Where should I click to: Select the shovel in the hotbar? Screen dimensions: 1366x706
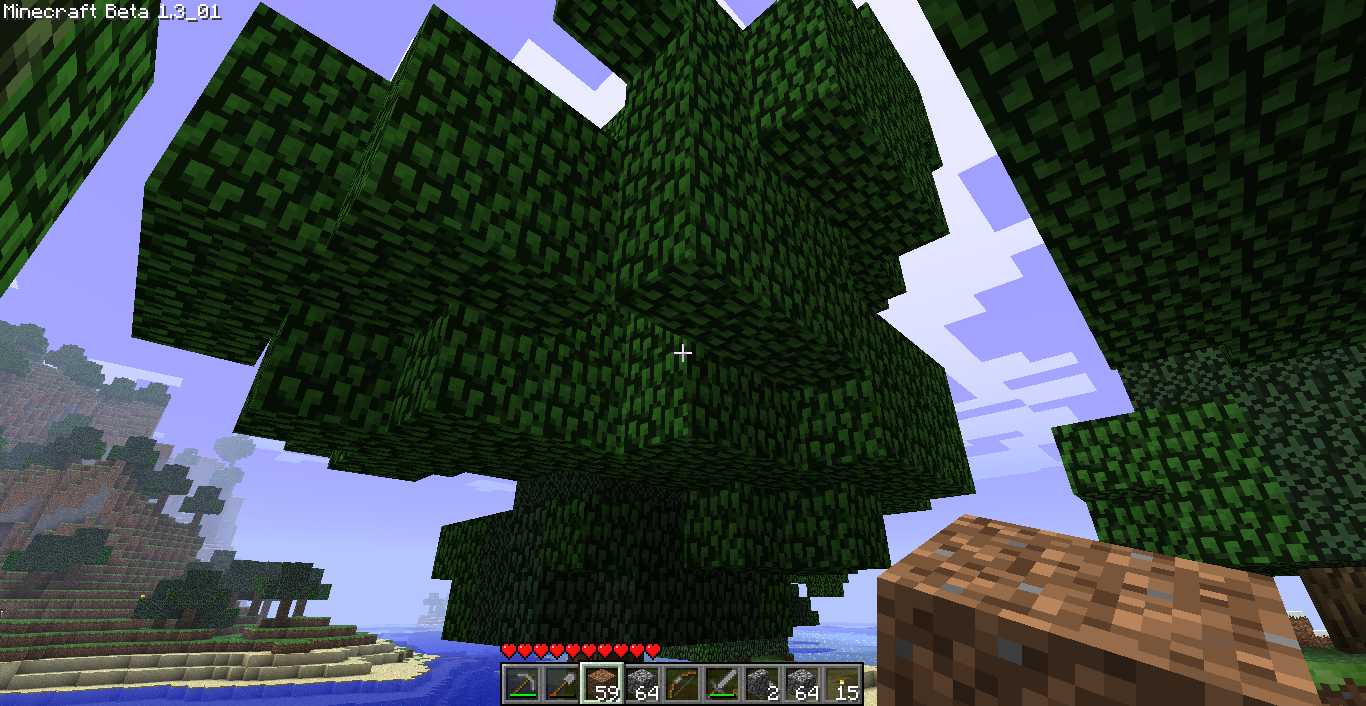[x=562, y=684]
